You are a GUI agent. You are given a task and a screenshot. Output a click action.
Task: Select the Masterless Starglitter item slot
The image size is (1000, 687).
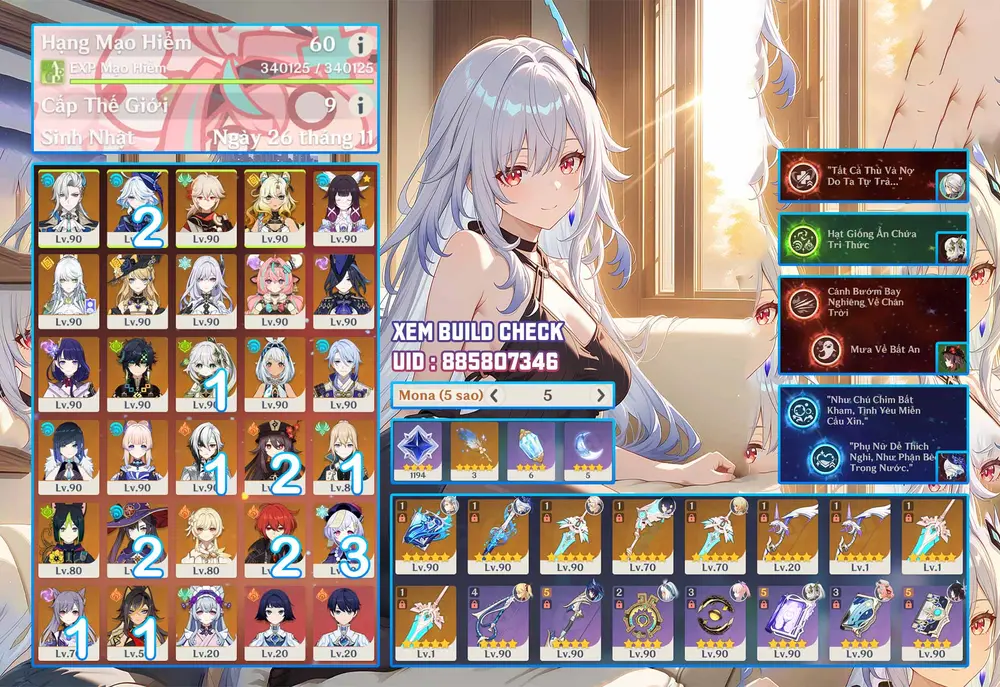tap(419, 451)
